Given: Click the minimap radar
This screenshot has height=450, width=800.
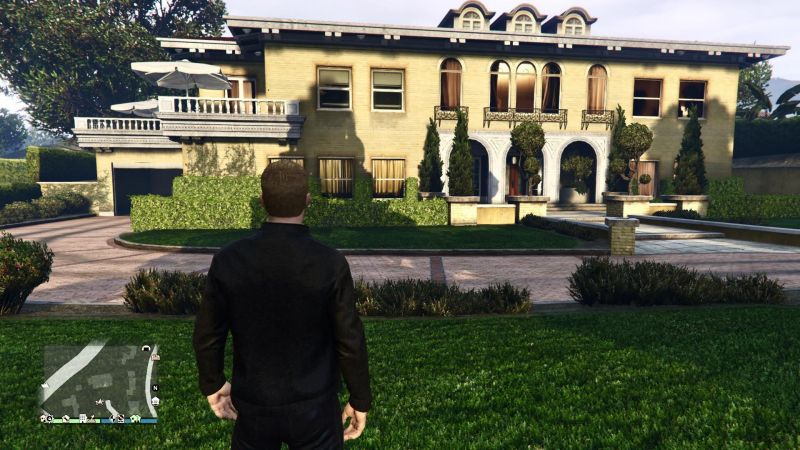Looking at the screenshot, I should point(97,382).
